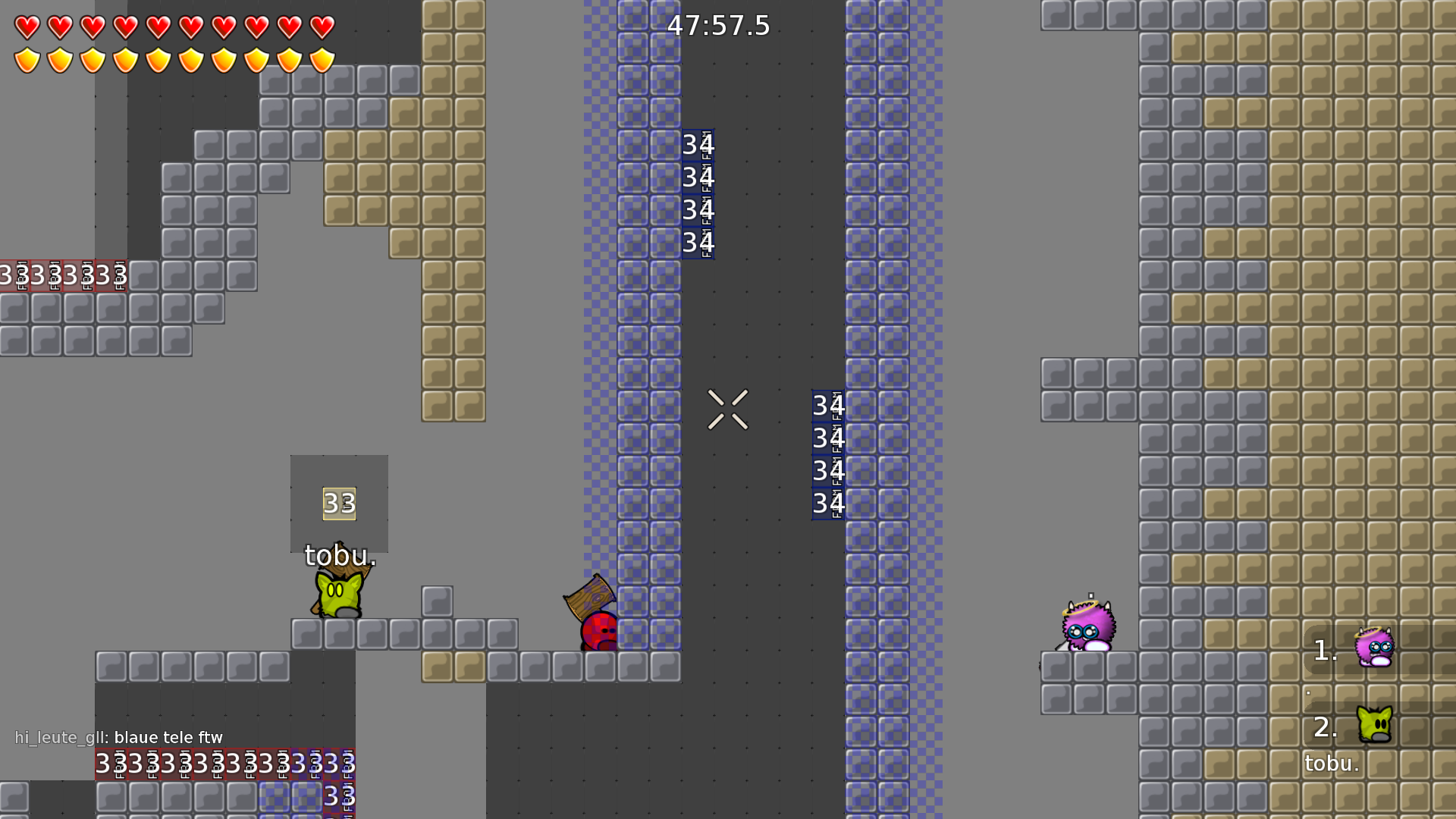Select the rightmost shield armor icon
This screenshot has width=1456, height=819.
point(322,59)
